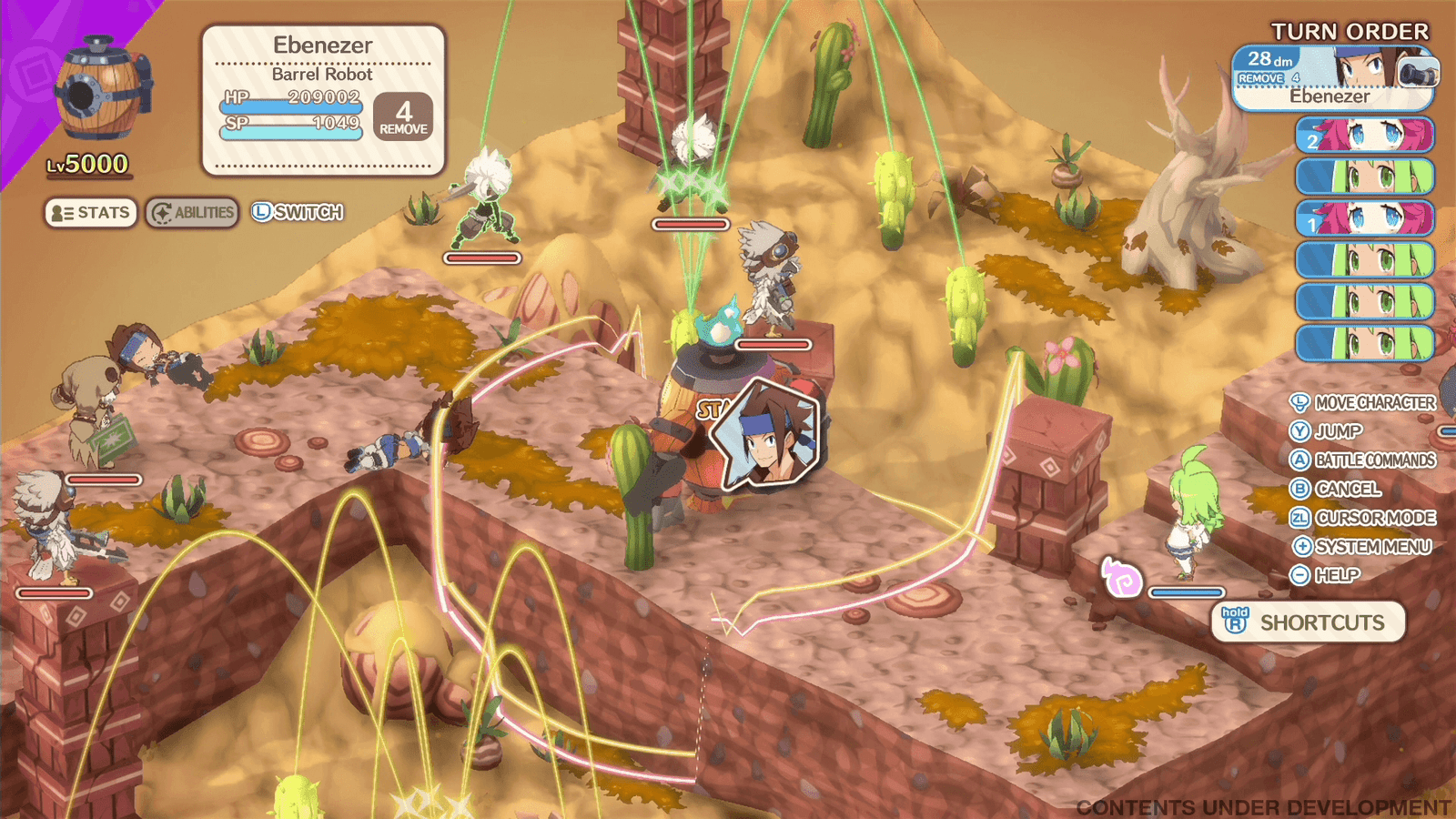1456x819 pixels.
Task: Select the pink-haired portrait numbered 1
Action: click(x=1364, y=219)
